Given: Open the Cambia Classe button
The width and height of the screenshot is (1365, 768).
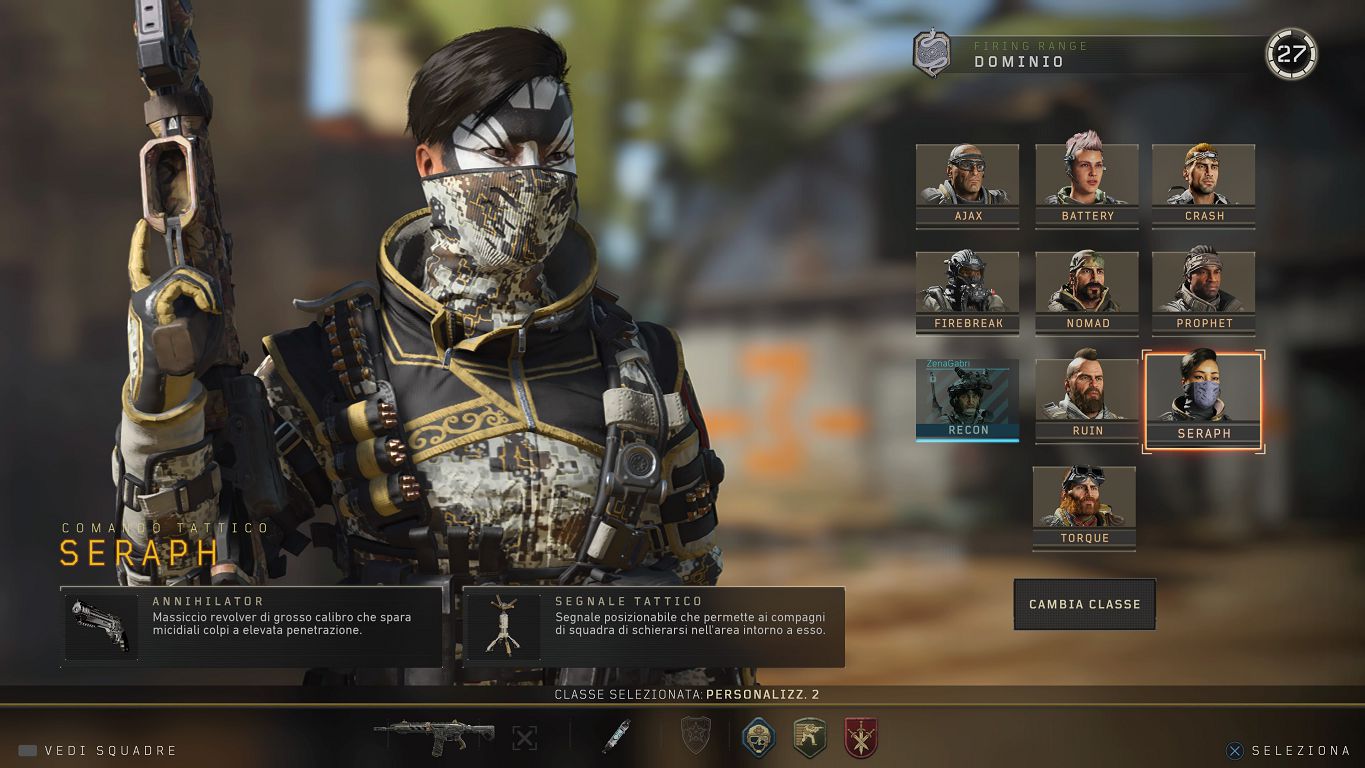Looking at the screenshot, I should [x=1084, y=604].
